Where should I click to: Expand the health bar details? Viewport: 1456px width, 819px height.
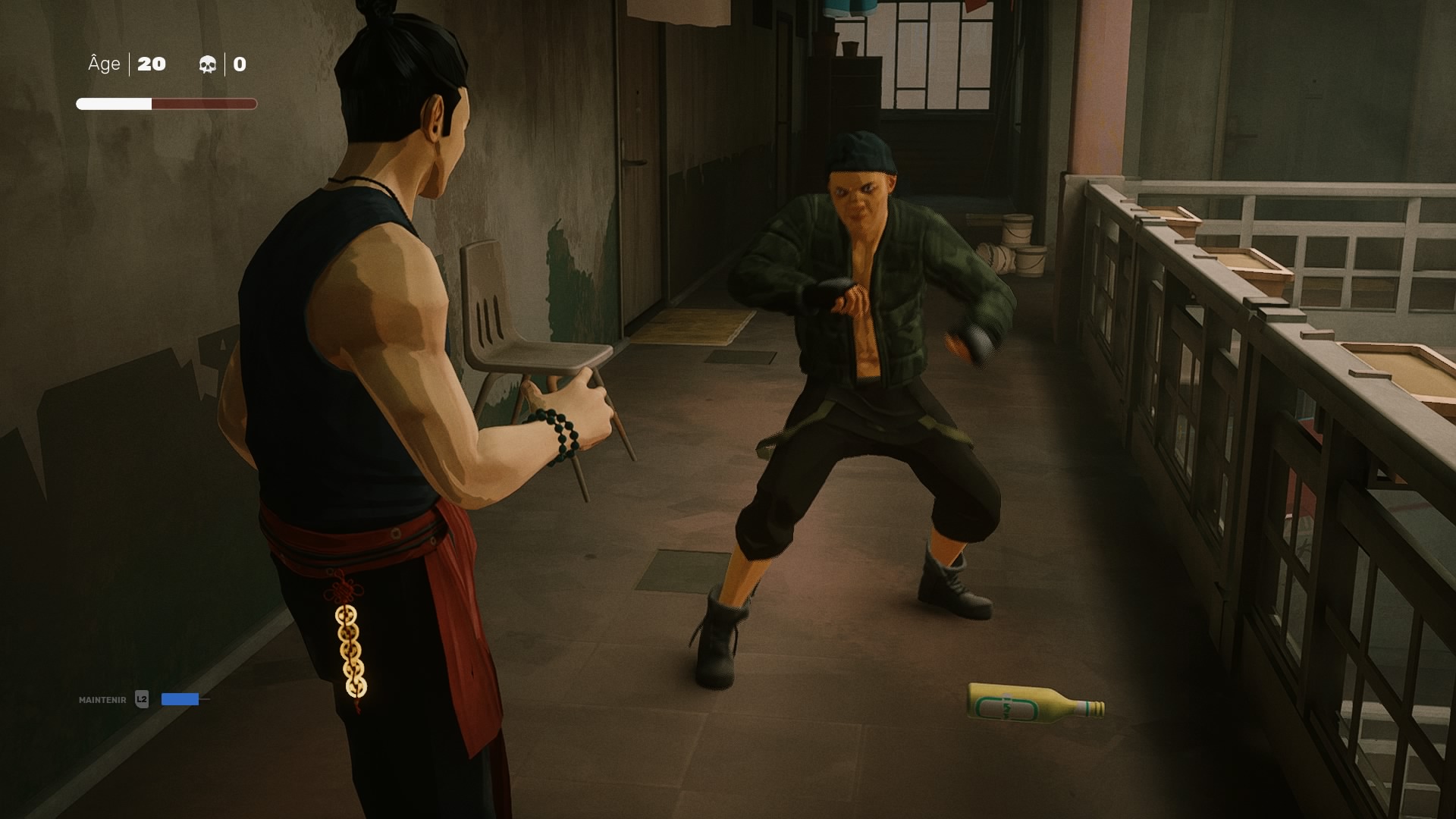(x=165, y=103)
